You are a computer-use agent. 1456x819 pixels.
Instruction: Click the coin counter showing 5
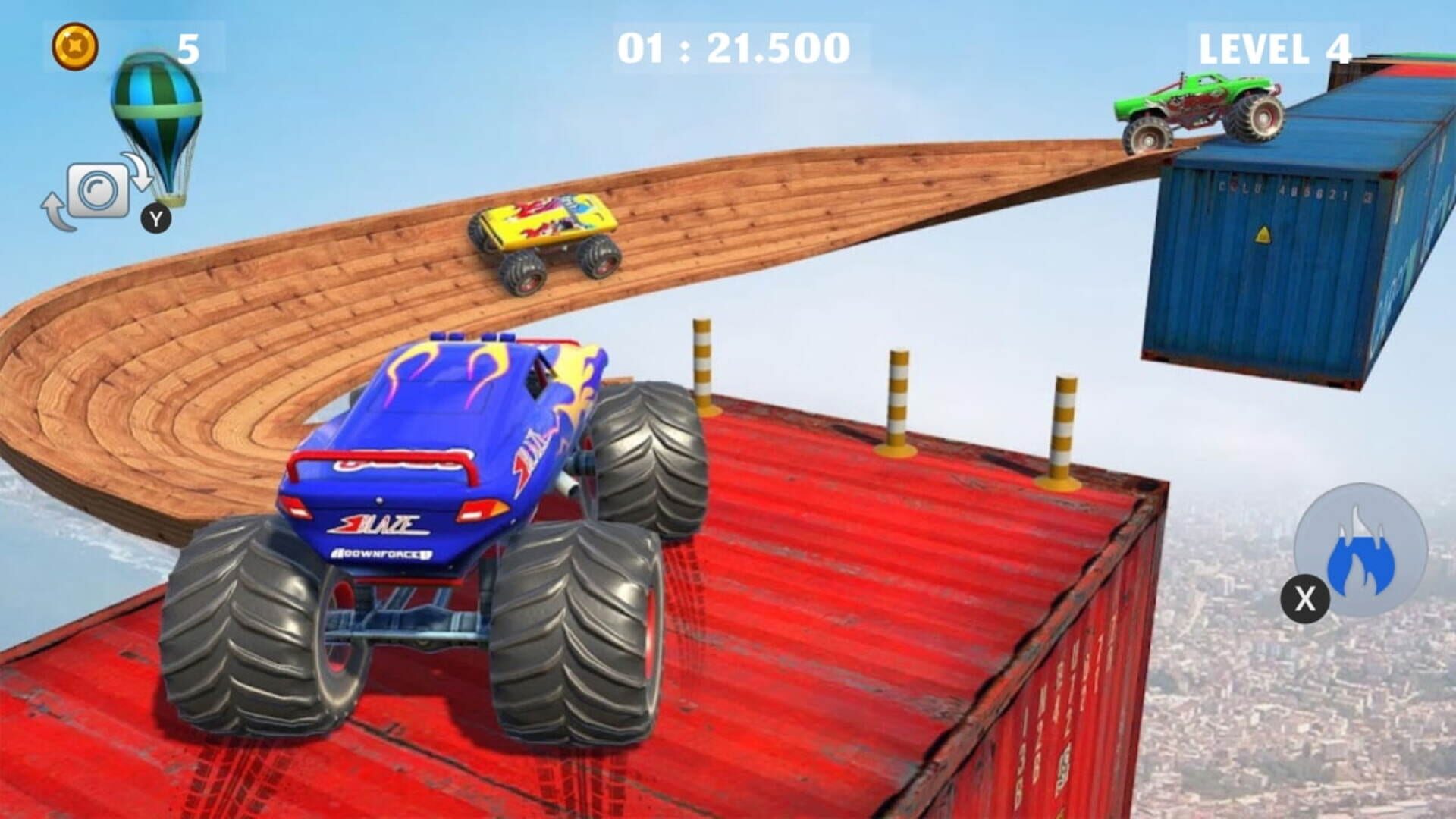tap(186, 47)
